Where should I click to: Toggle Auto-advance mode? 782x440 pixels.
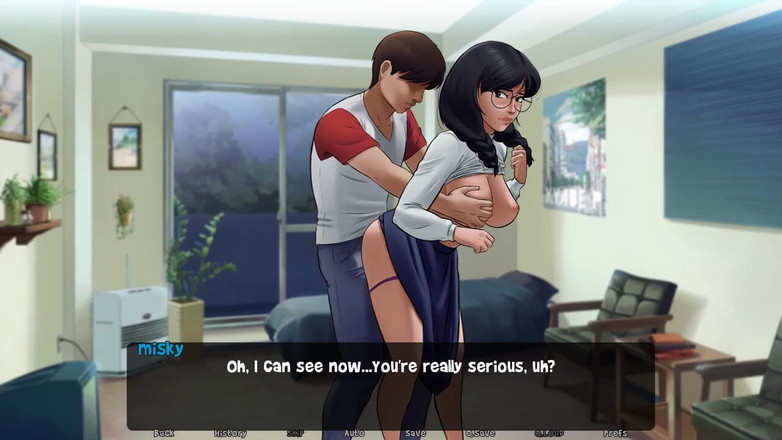pyautogui.click(x=354, y=434)
